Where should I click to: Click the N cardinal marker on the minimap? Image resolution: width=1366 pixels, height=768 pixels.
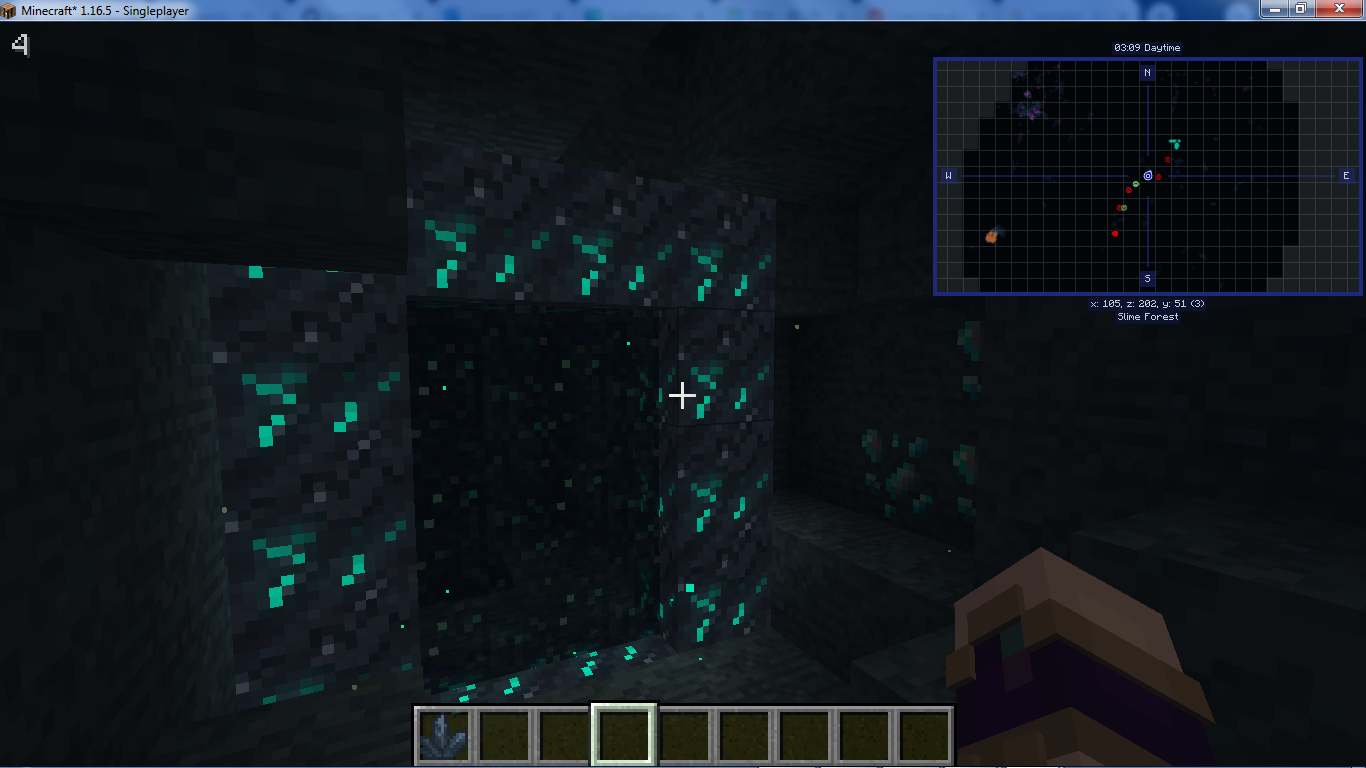(1147, 73)
